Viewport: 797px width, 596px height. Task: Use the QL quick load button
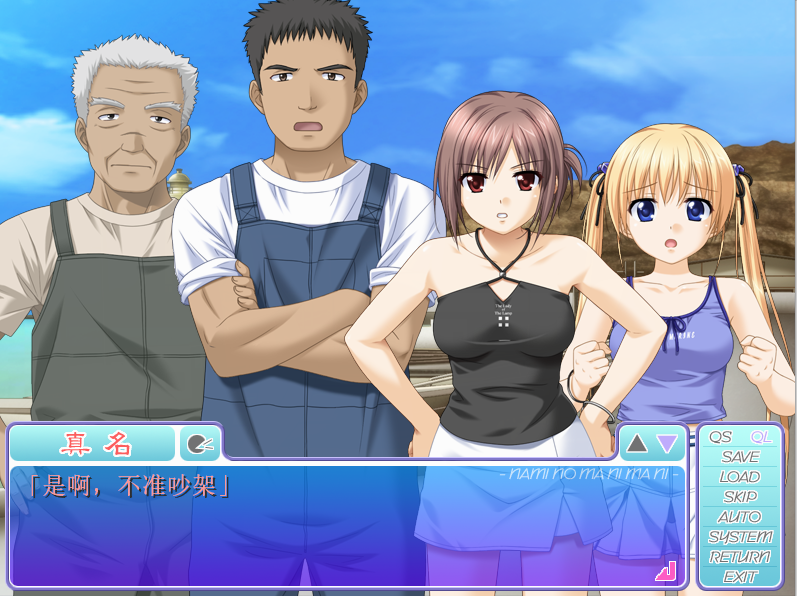(x=761, y=437)
